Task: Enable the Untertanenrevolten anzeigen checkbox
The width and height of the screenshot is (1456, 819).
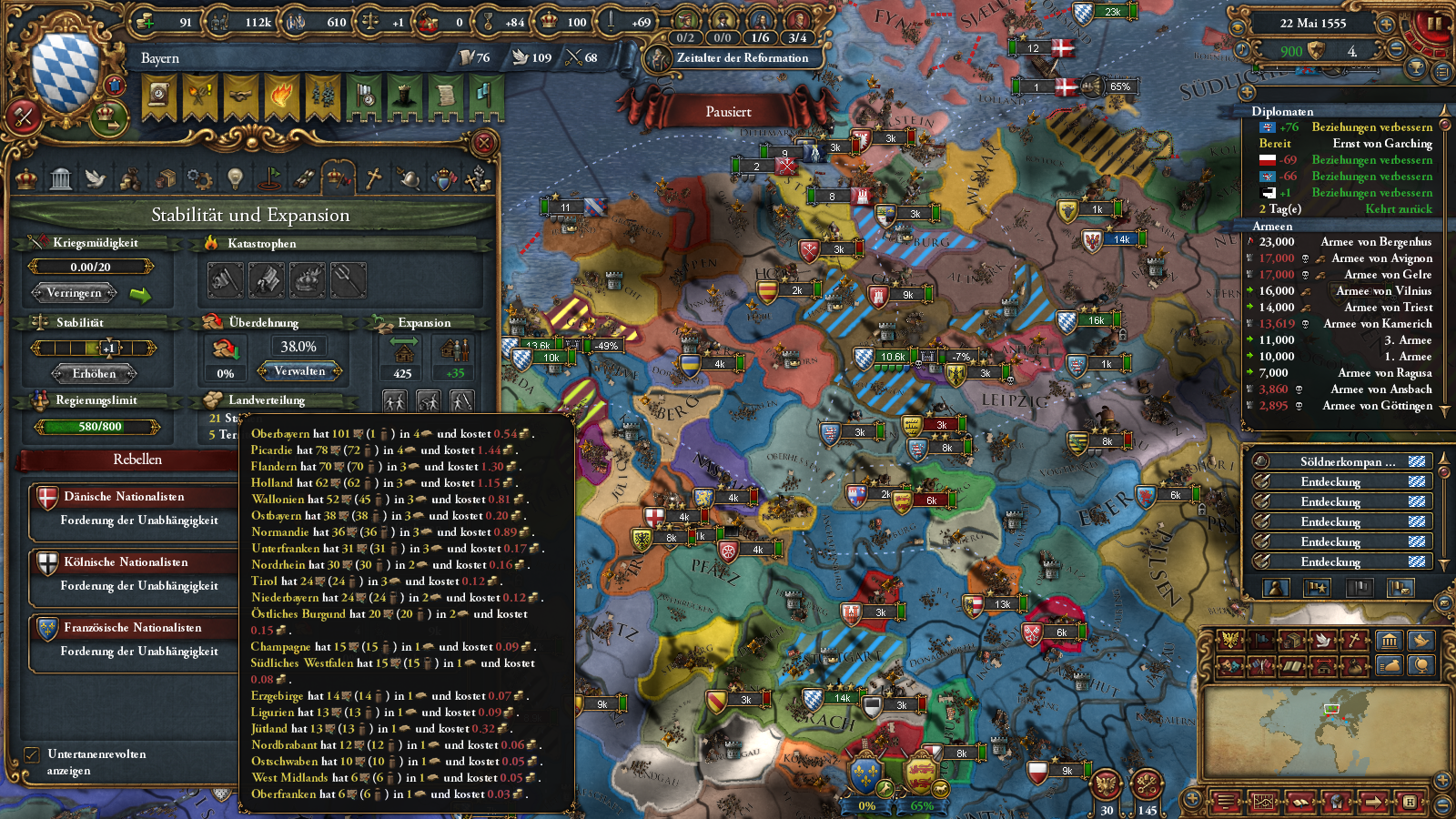Action: click(x=32, y=754)
